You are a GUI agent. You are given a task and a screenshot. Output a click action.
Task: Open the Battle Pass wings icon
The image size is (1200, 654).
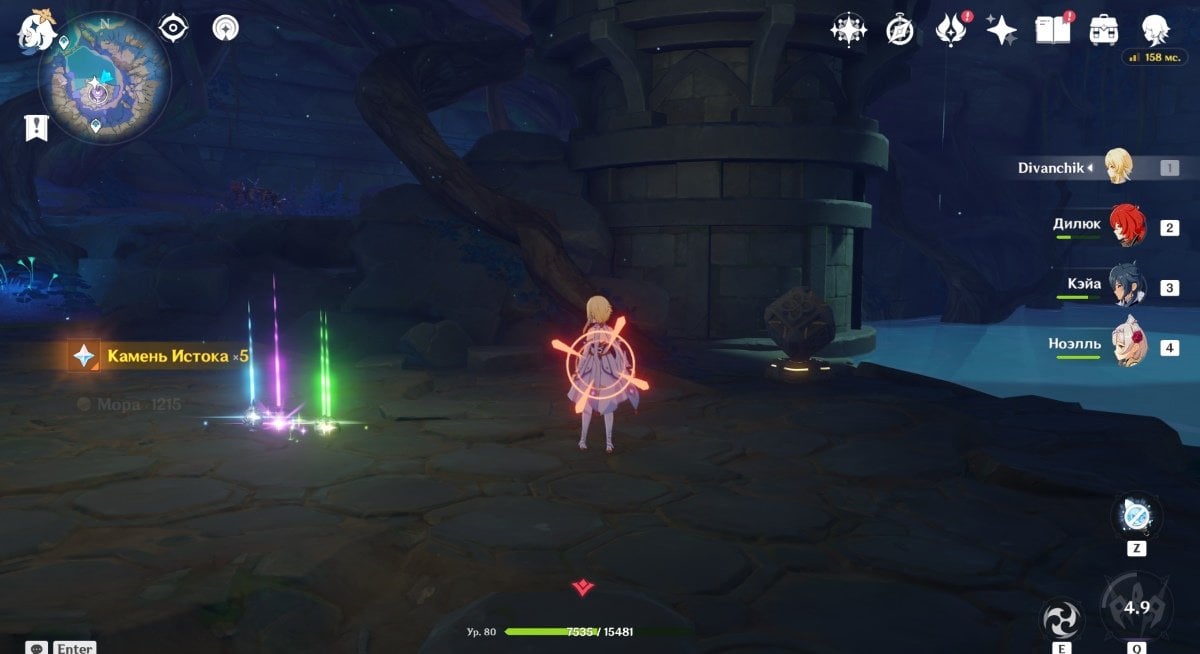click(x=950, y=30)
